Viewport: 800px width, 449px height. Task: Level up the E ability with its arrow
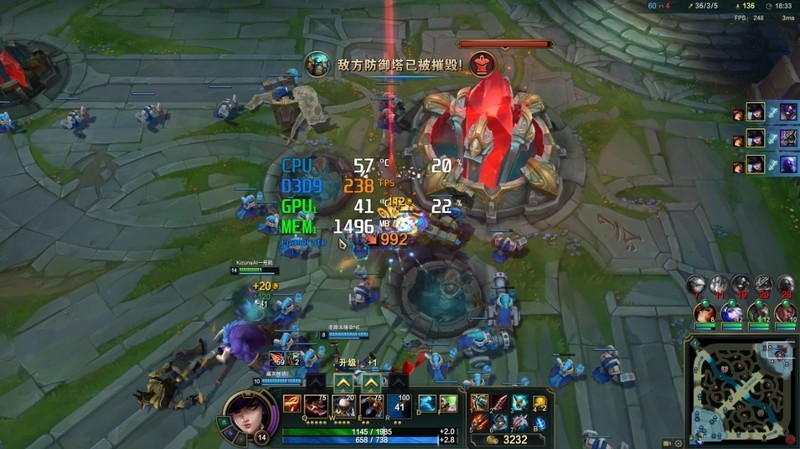371,382
